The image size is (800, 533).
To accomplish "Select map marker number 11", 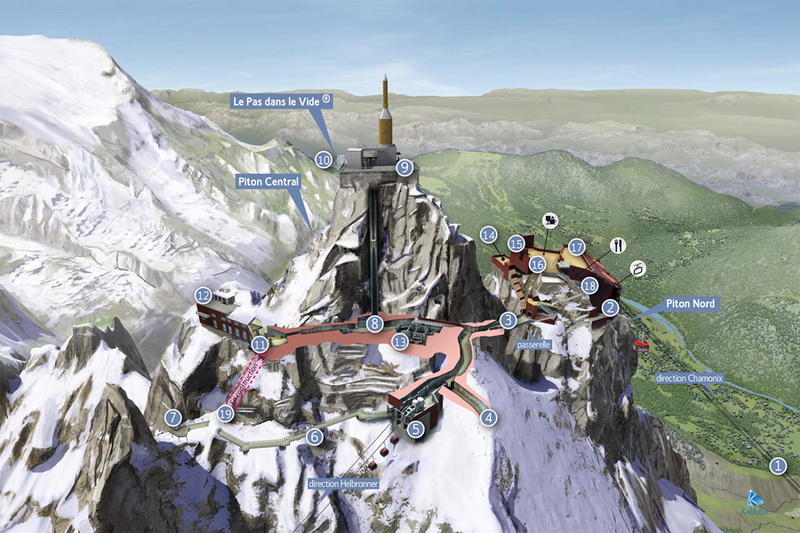I will (260, 344).
